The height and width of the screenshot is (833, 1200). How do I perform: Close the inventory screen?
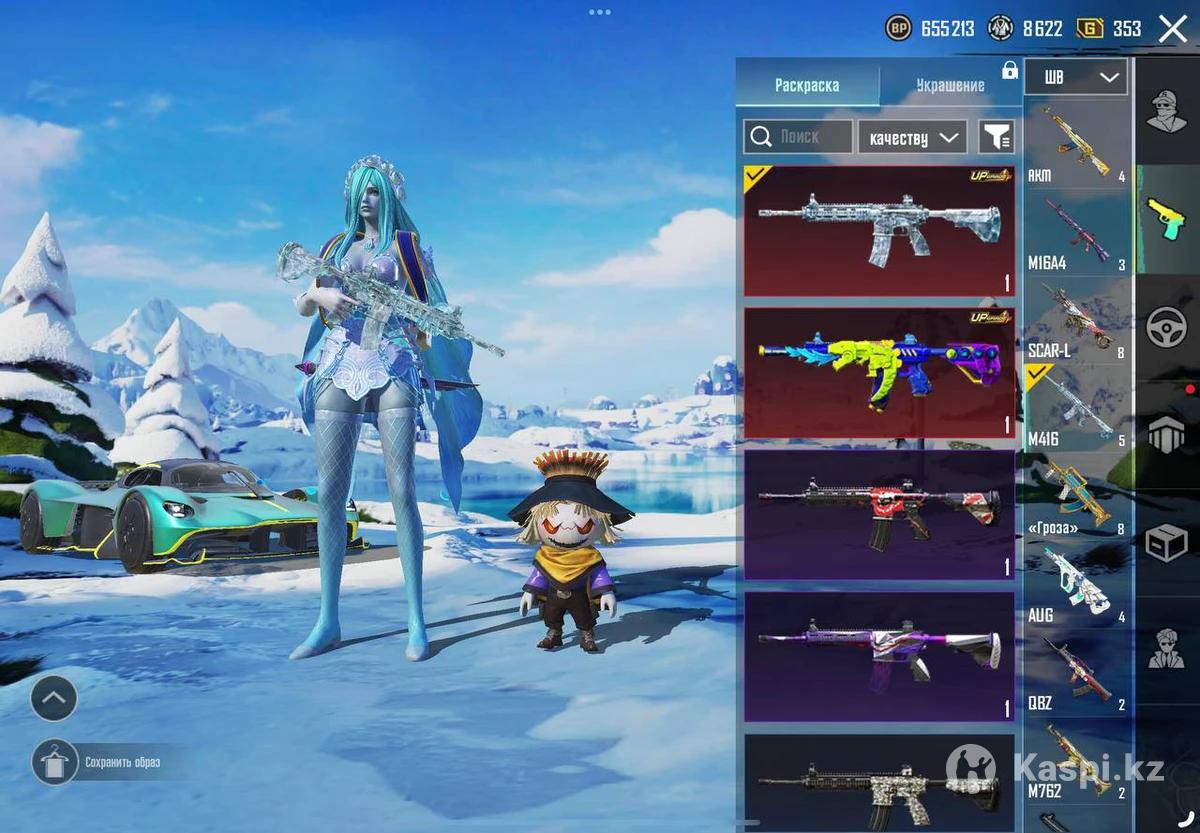(x=1172, y=29)
